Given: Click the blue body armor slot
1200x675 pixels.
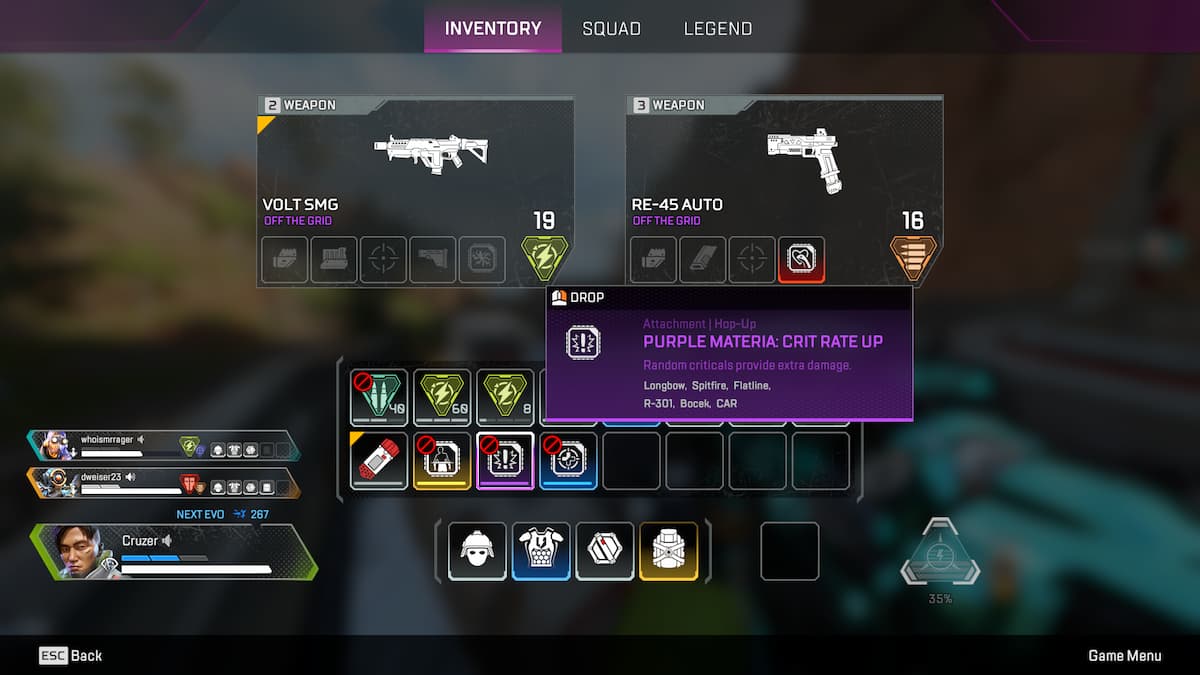Looking at the screenshot, I should (x=541, y=550).
